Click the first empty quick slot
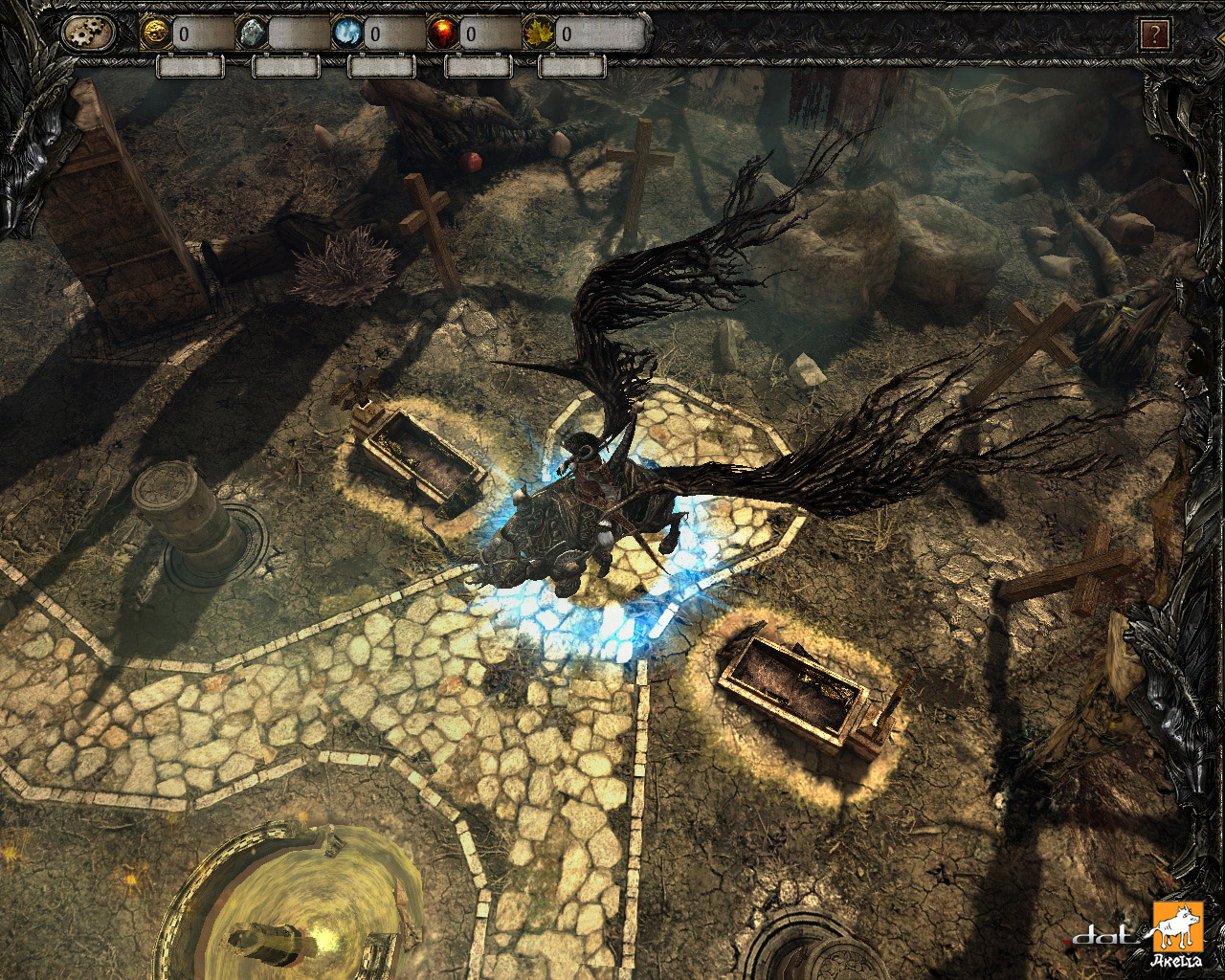This screenshot has width=1225, height=980. [190, 67]
